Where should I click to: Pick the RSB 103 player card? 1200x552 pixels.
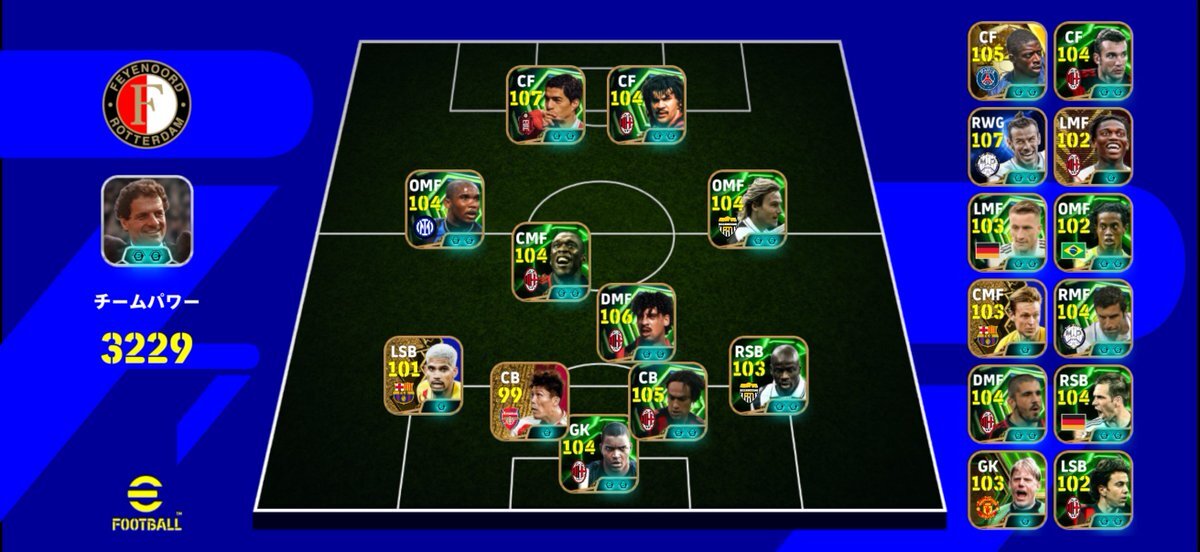769,375
